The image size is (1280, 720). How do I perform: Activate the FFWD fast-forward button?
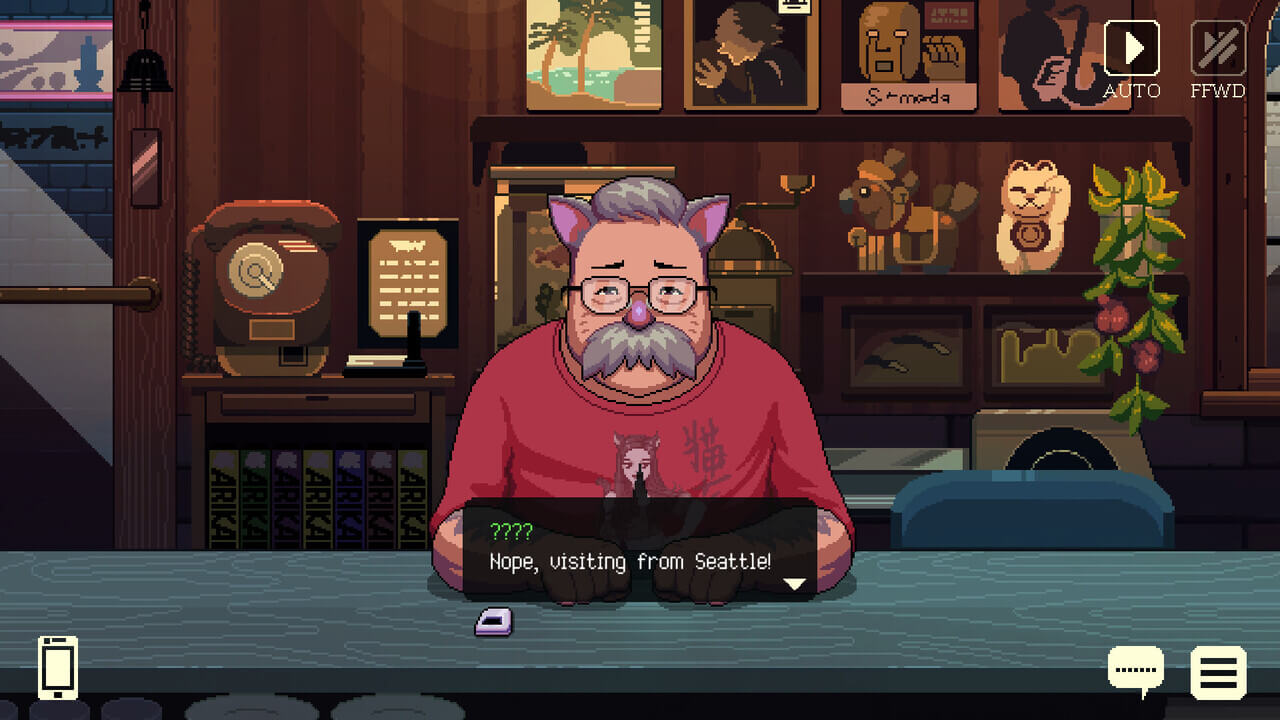(1217, 49)
